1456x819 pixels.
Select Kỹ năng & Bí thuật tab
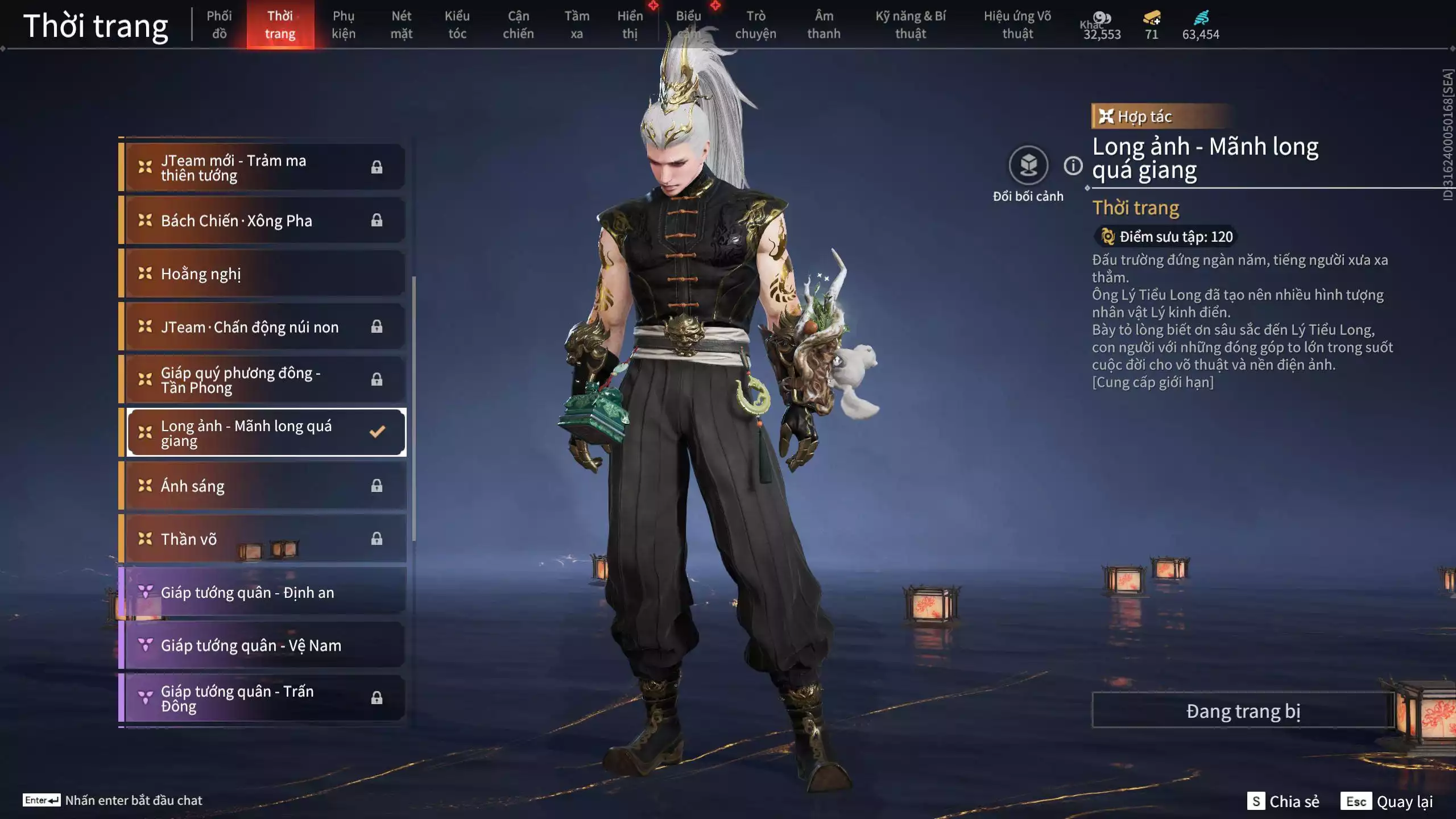pos(911,24)
